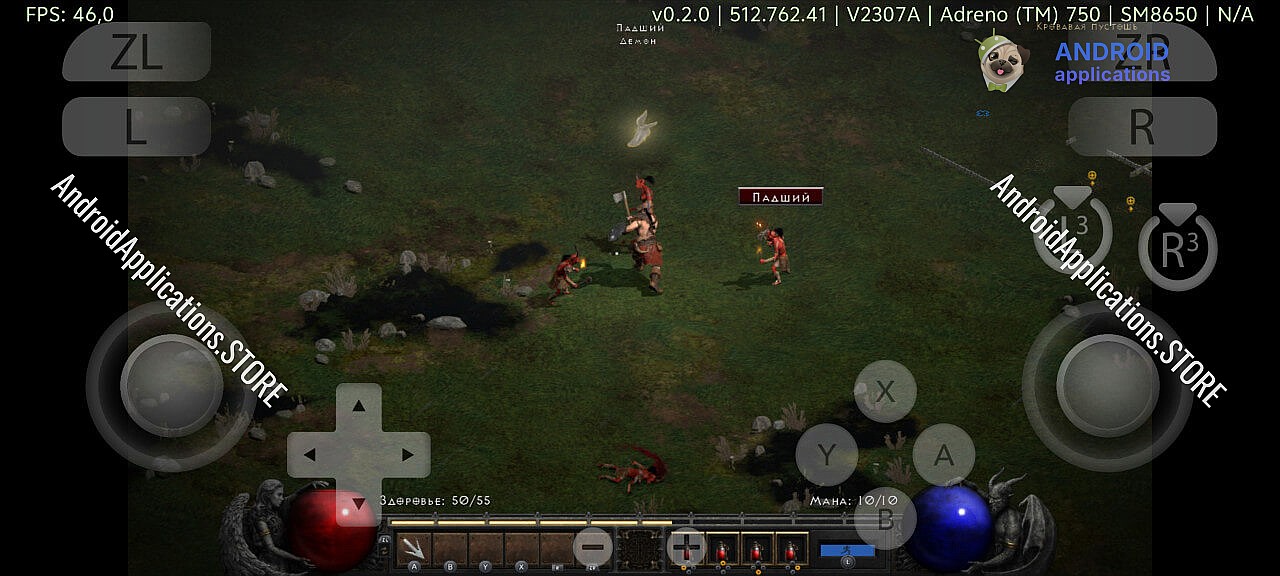The width and height of the screenshot is (1280, 576).
Task: Tap the on-screen B face button
Action: [885, 517]
